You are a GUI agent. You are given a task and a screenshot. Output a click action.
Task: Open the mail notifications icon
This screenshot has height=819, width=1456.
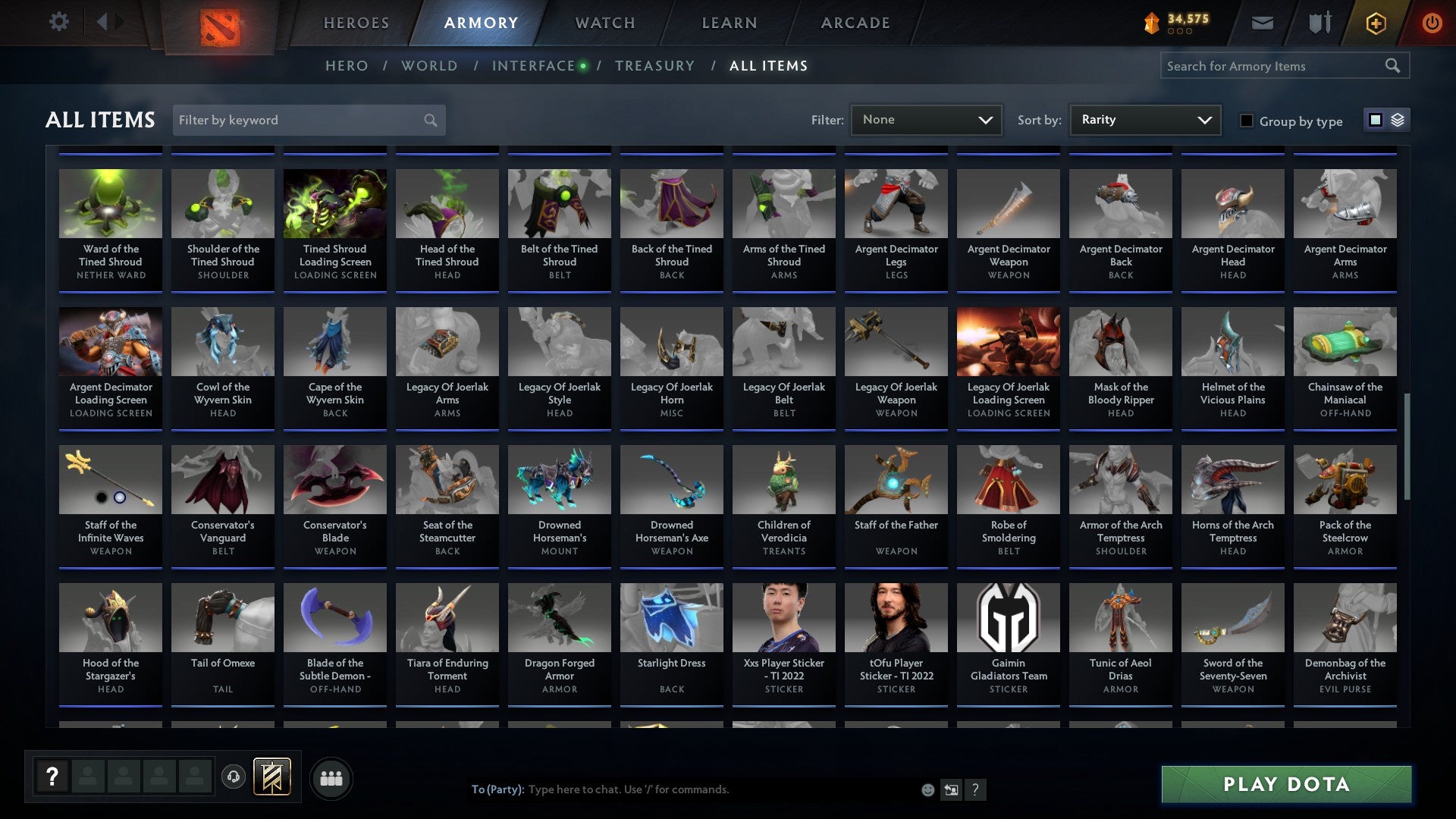click(1262, 22)
